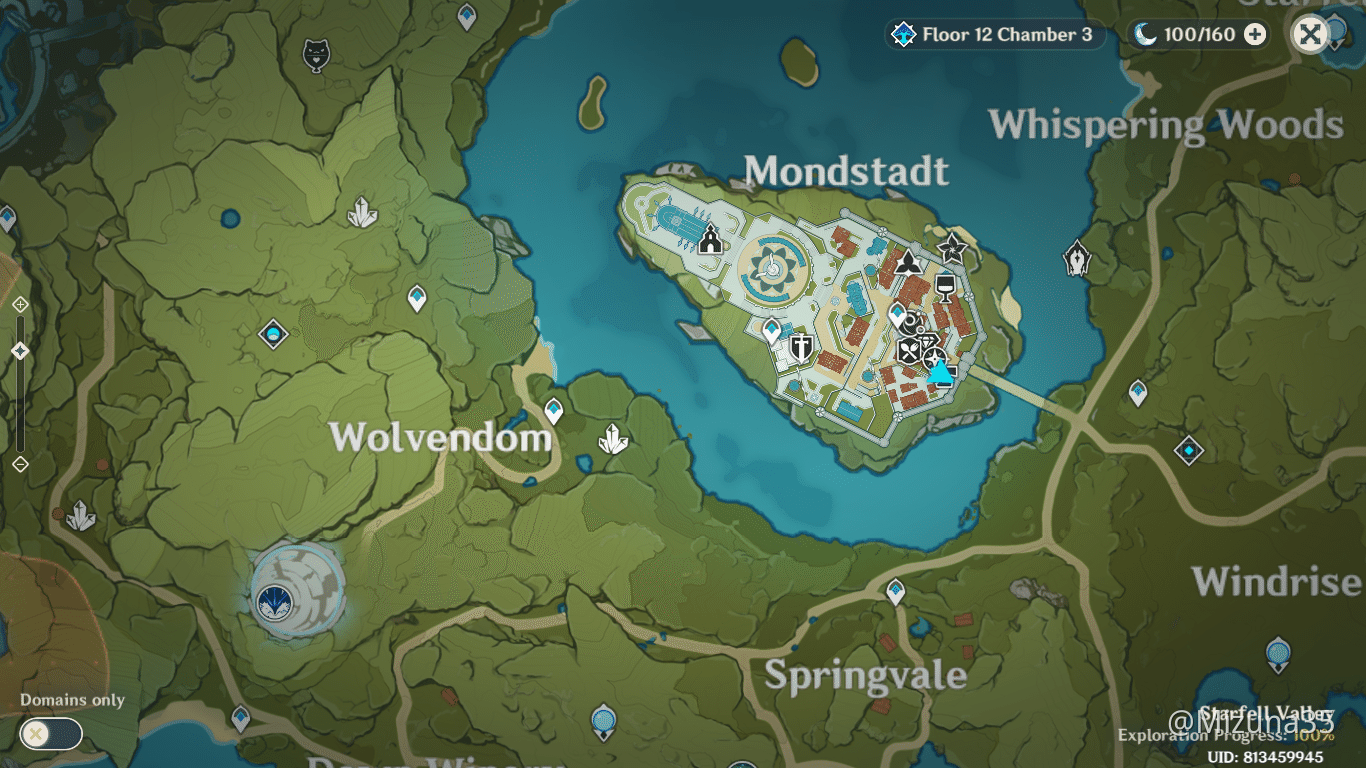The height and width of the screenshot is (768, 1366).
Task: Click the Angel's Share wine glass icon
Action: [x=945, y=287]
